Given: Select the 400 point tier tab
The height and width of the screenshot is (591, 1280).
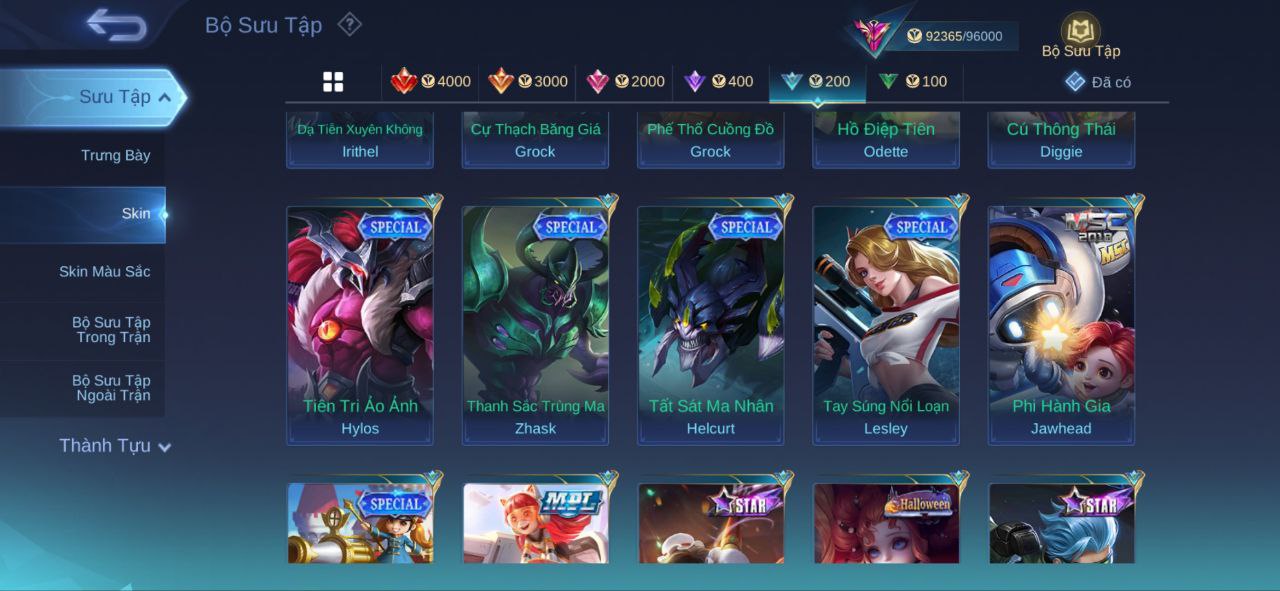Looking at the screenshot, I should [x=718, y=82].
